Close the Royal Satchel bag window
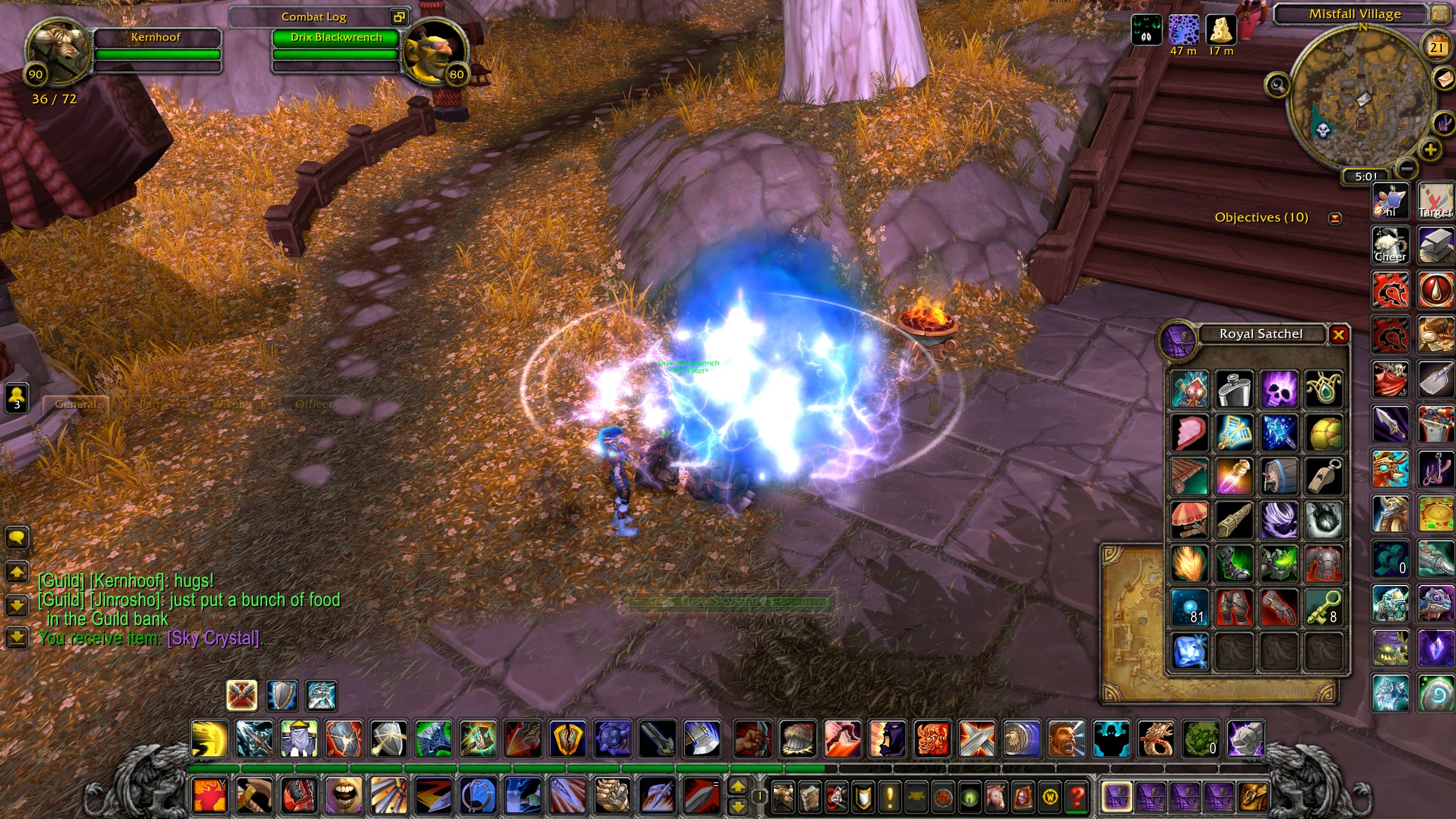 point(1338,335)
